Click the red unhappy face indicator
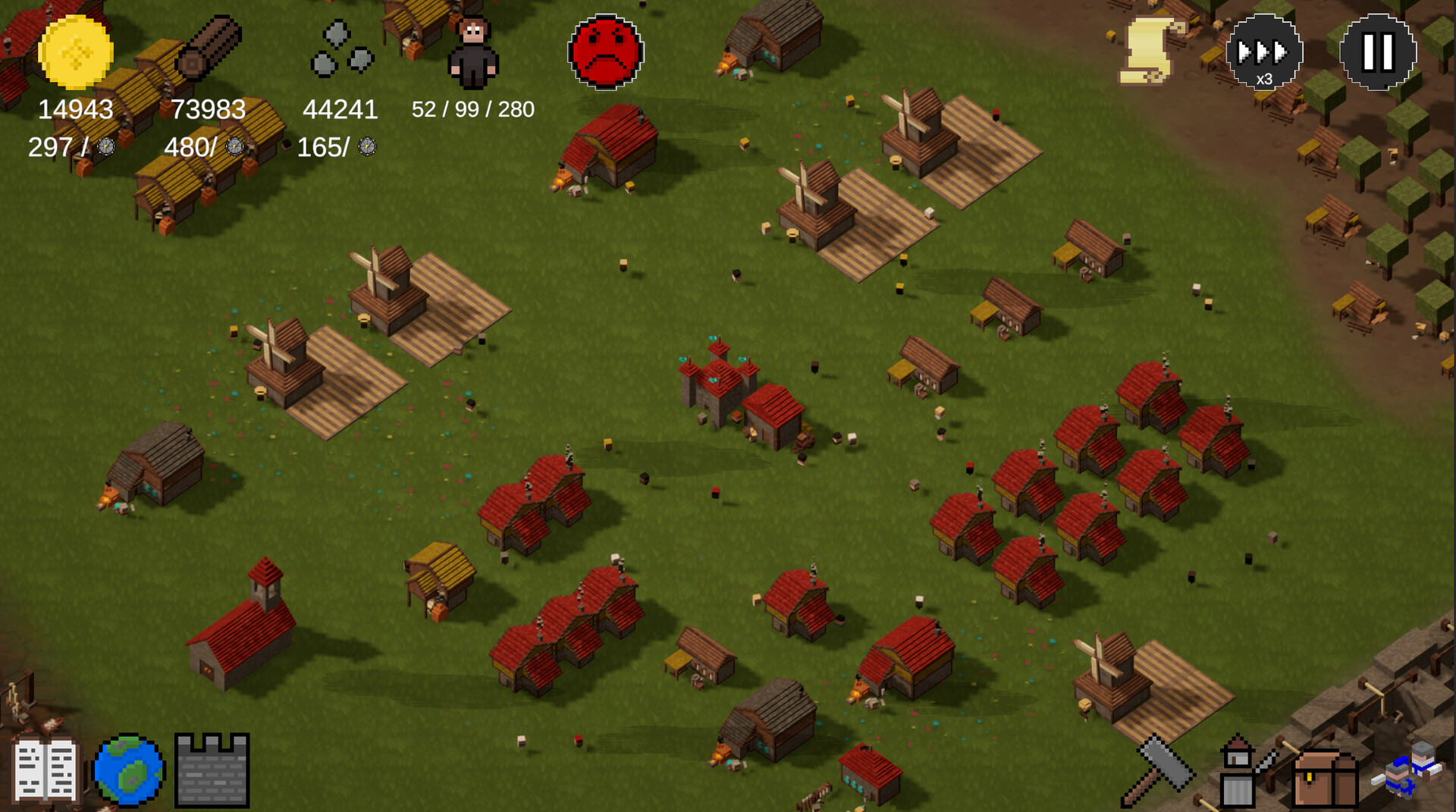Screen dimensions: 1456x812 [x=604, y=52]
